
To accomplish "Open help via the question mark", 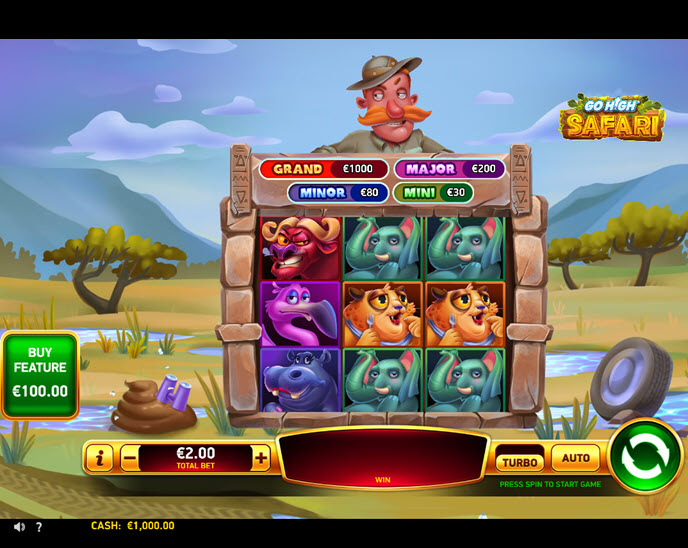I will click(x=39, y=526).
